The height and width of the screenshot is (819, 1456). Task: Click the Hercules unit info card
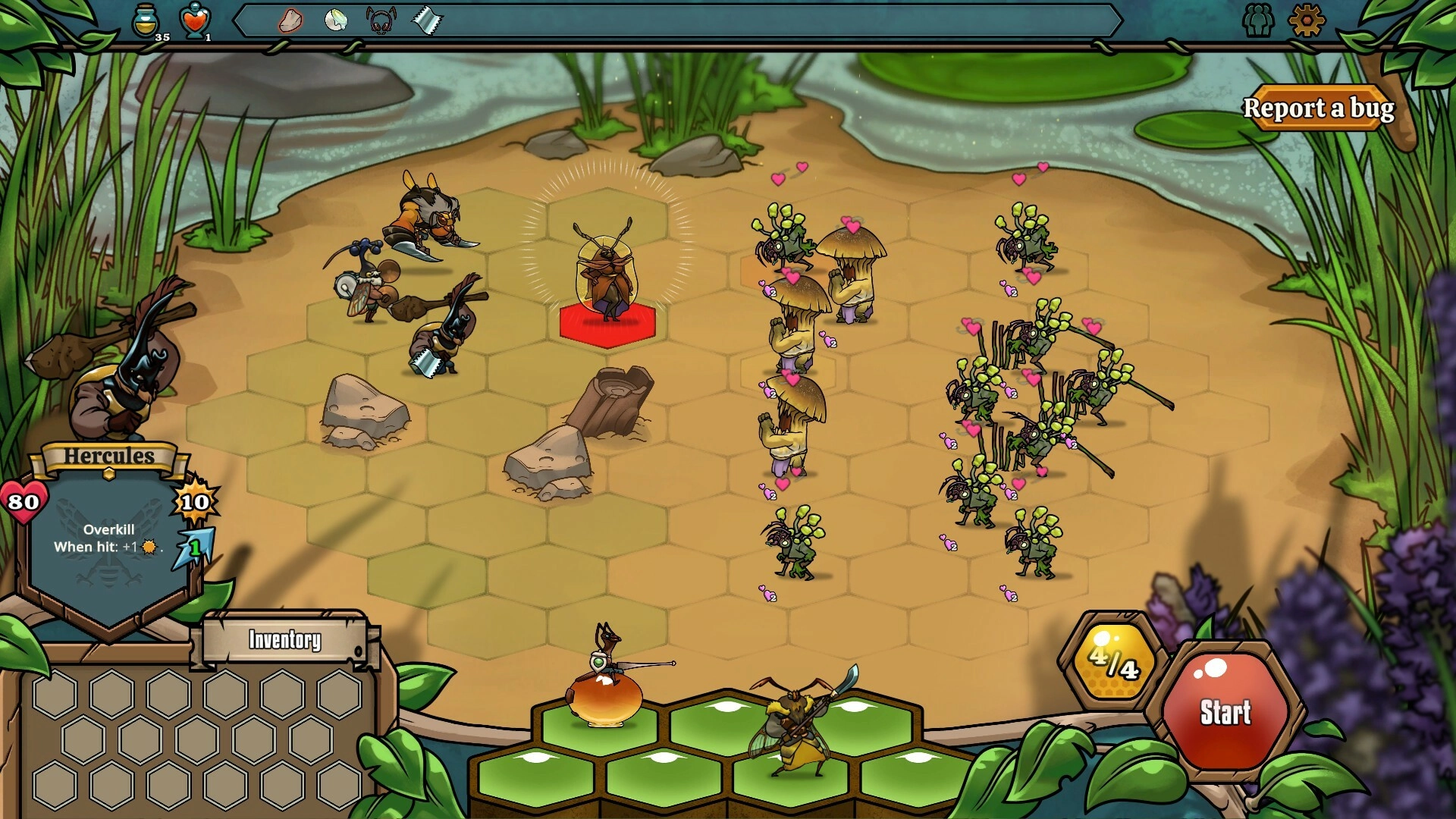point(108,538)
